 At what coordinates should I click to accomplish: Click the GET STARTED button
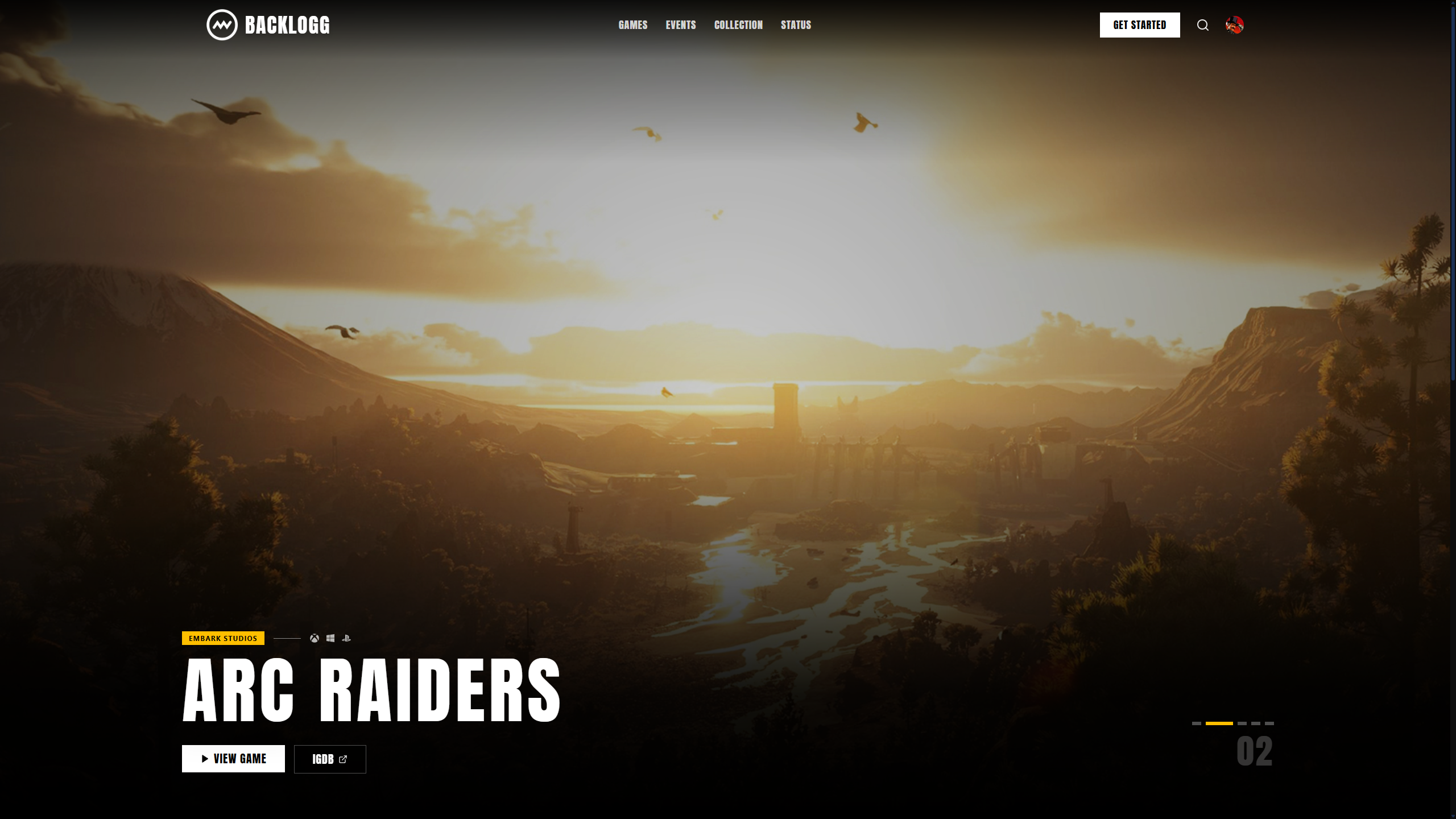(1140, 24)
